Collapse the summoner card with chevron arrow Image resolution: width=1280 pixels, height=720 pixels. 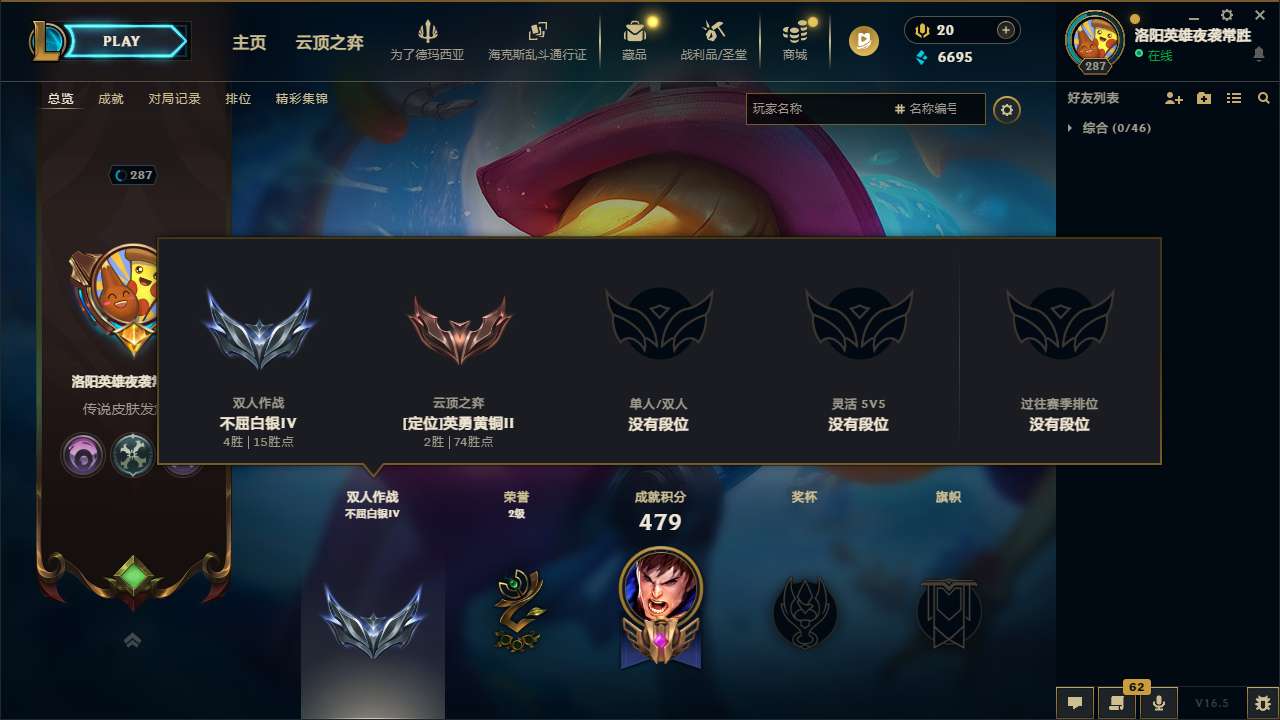tap(132, 640)
